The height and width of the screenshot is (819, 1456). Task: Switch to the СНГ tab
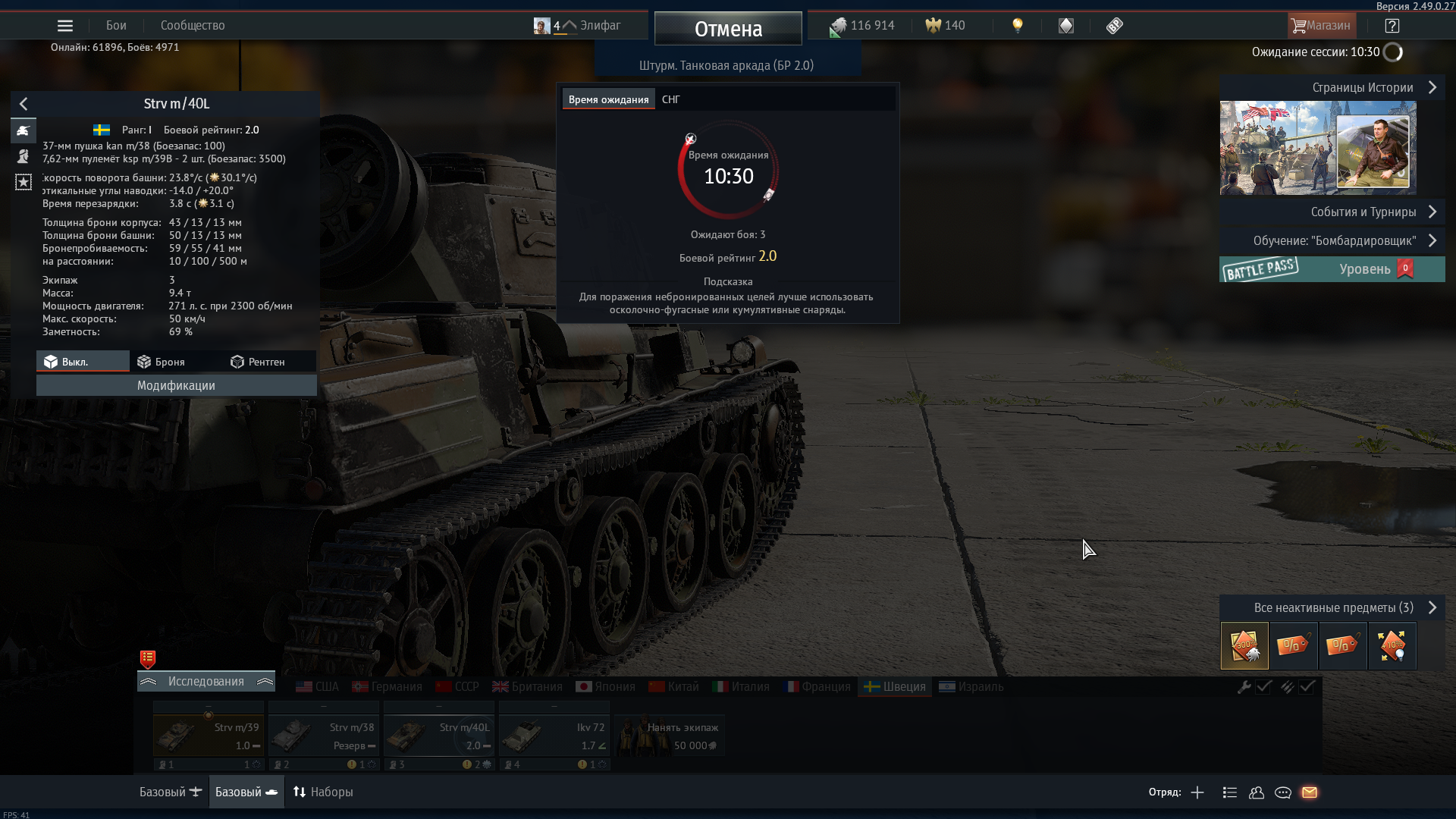pyautogui.click(x=671, y=99)
